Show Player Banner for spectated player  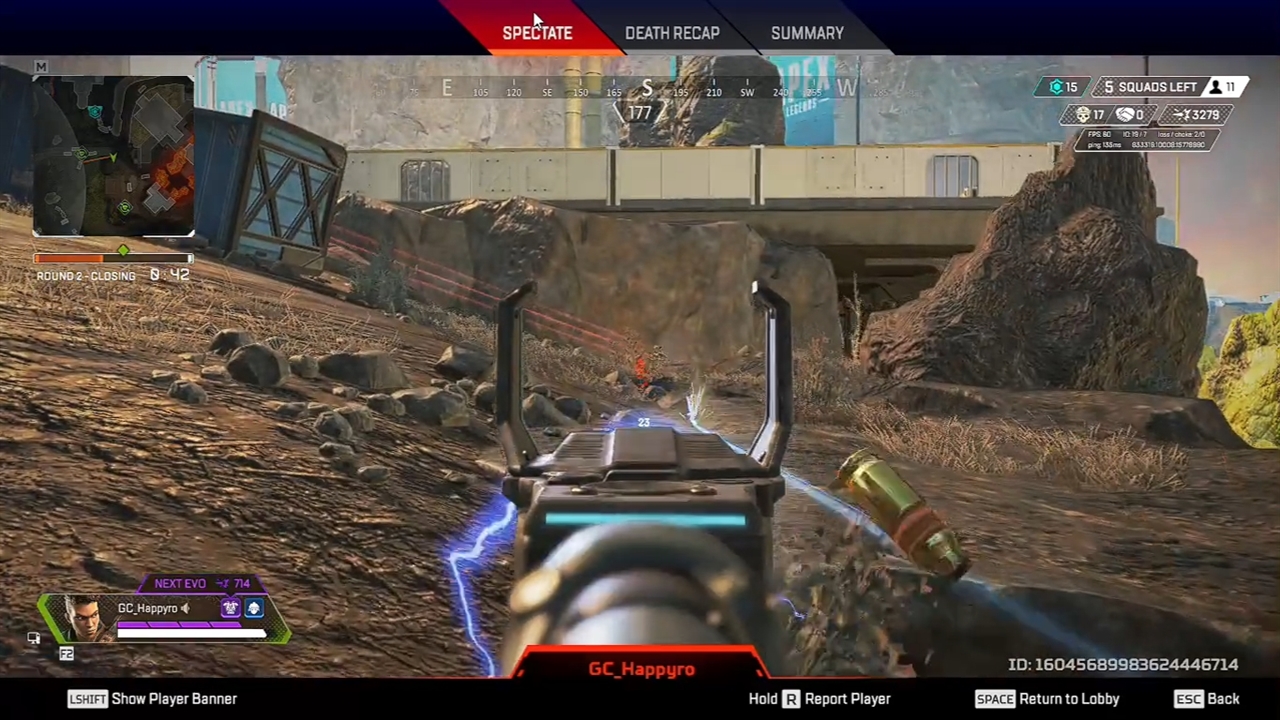153,699
